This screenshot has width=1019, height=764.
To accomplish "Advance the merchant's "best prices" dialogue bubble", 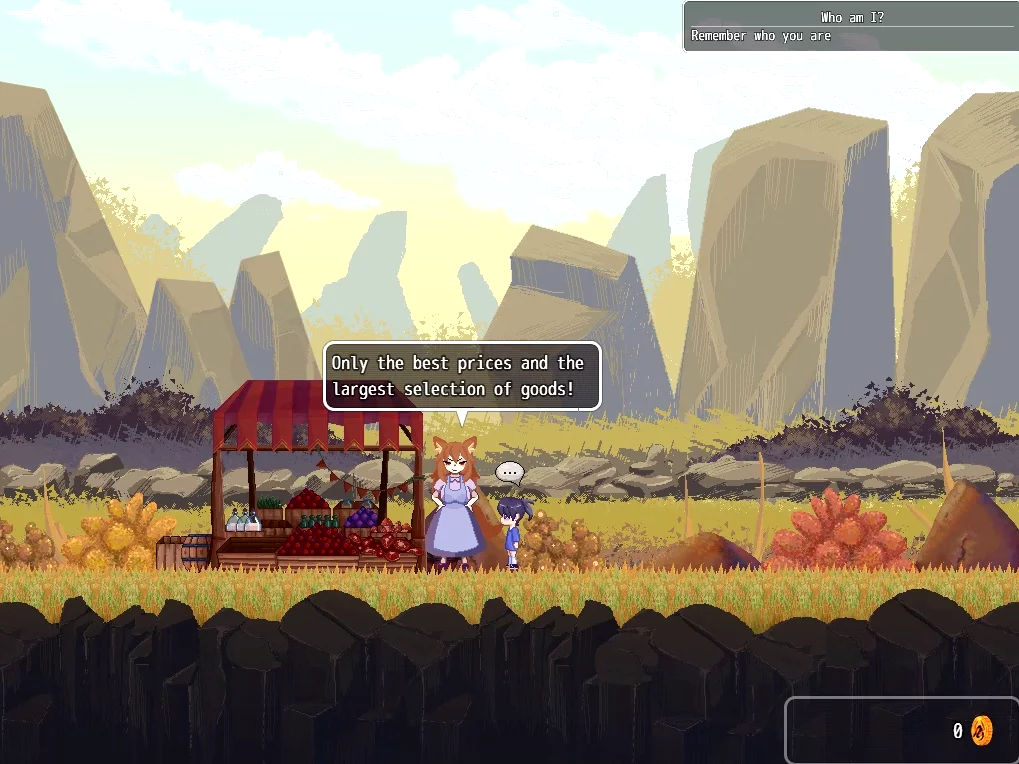I will pyautogui.click(x=461, y=376).
